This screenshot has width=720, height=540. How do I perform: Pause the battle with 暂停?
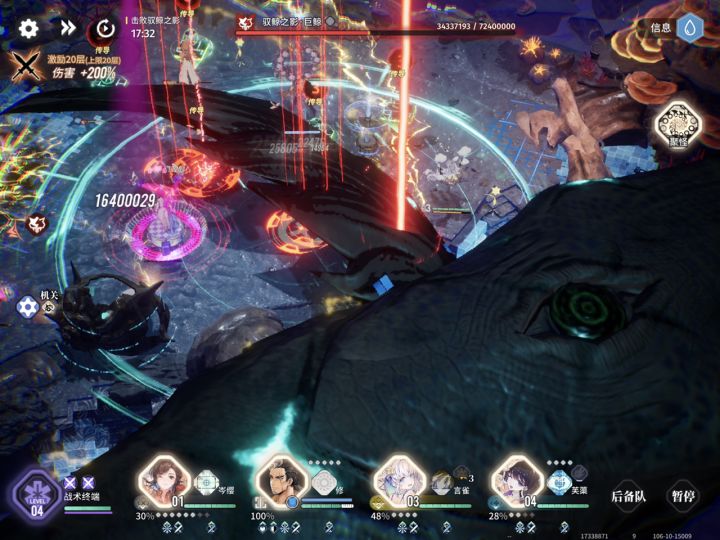pos(684,496)
